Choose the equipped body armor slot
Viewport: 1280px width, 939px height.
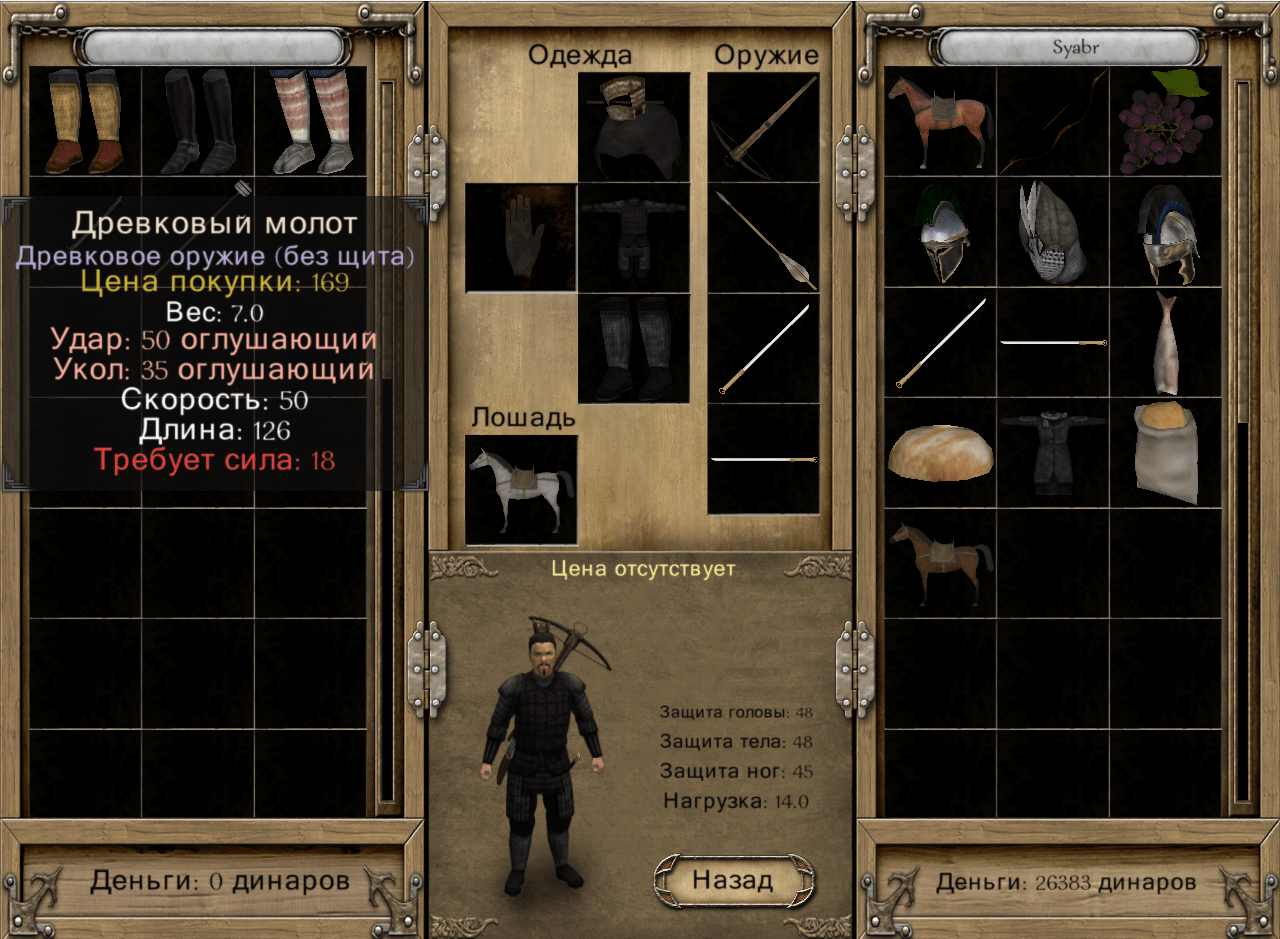tap(634, 238)
